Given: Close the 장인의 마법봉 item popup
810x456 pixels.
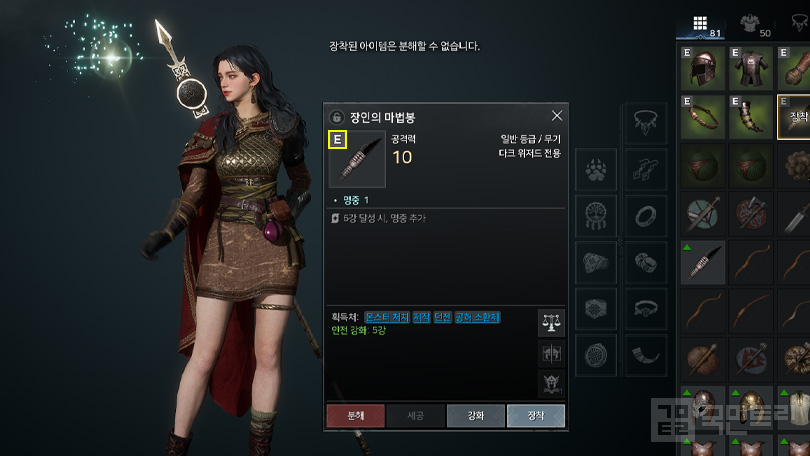Looking at the screenshot, I should tap(557, 115).
